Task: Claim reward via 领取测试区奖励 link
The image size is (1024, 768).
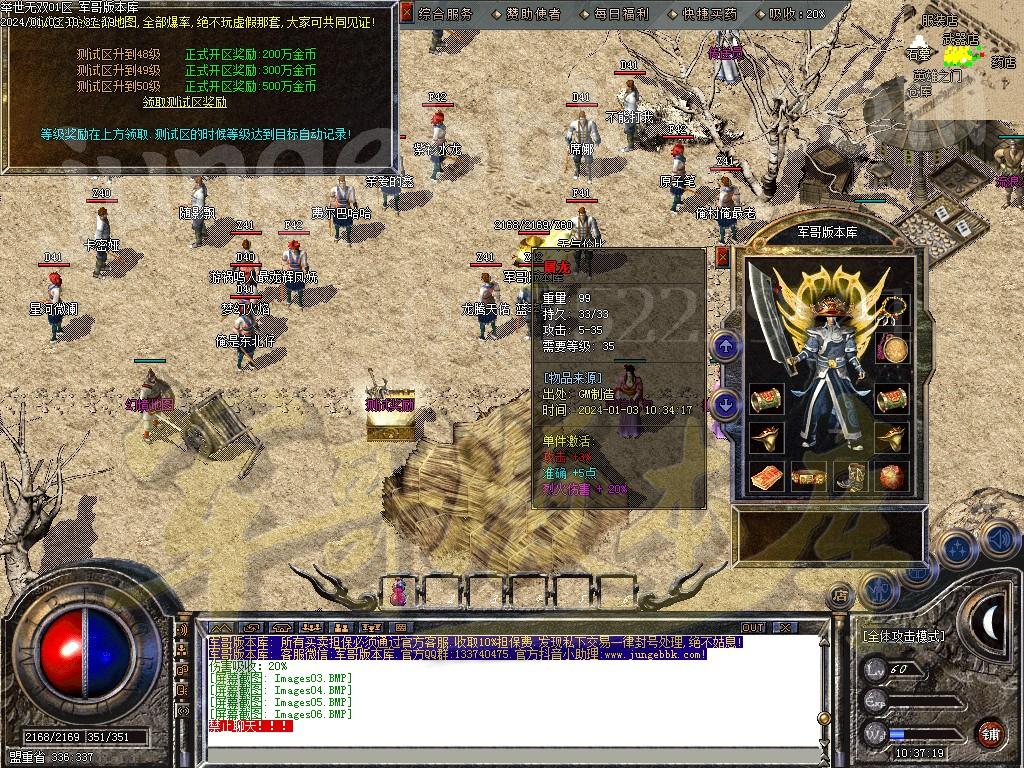Action: tap(184, 101)
